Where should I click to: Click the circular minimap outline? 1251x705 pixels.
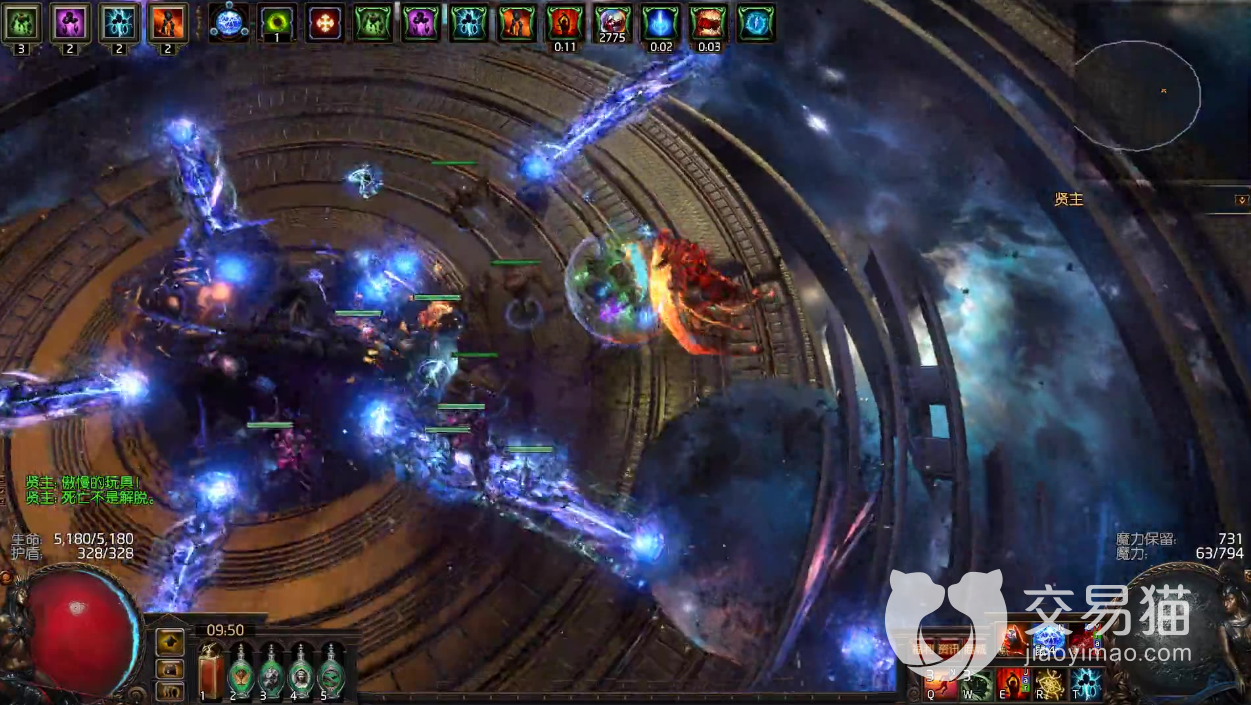[1138, 95]
